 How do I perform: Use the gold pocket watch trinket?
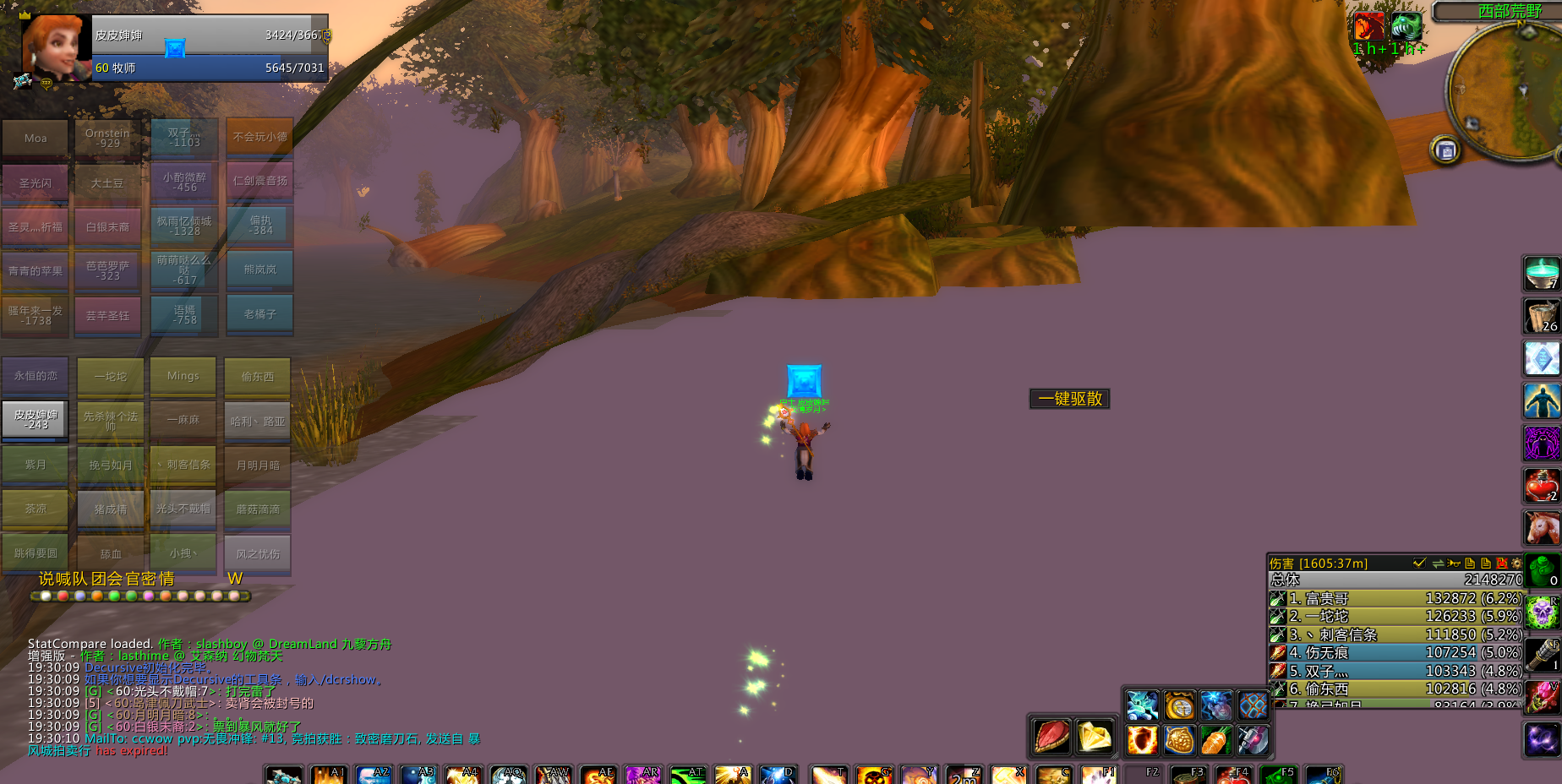pos(1179,705)
